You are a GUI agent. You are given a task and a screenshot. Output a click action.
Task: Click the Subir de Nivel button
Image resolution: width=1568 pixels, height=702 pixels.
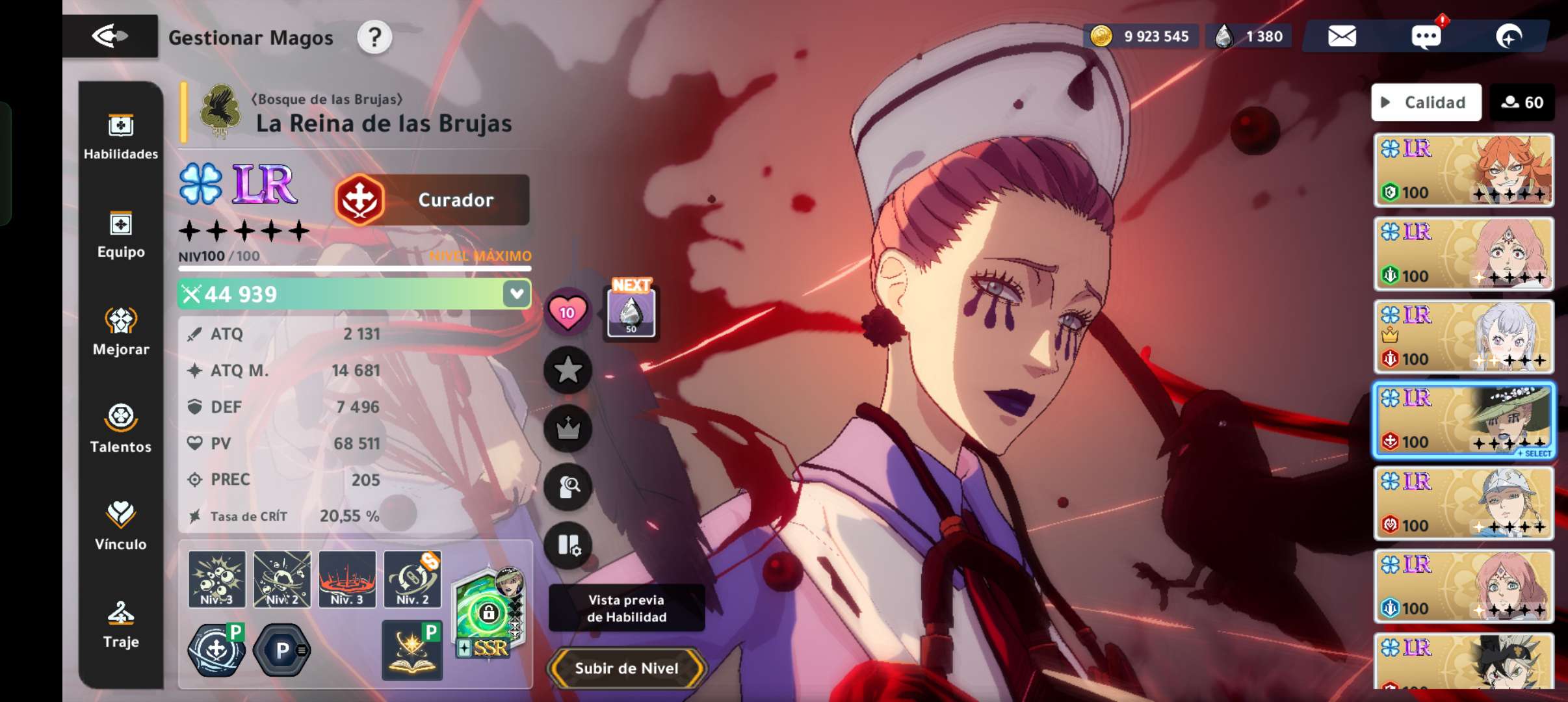tap(626, 668)
